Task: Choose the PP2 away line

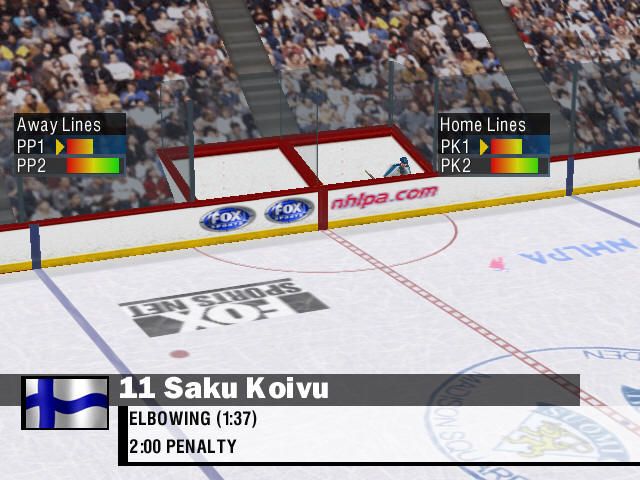Action: 70,165
